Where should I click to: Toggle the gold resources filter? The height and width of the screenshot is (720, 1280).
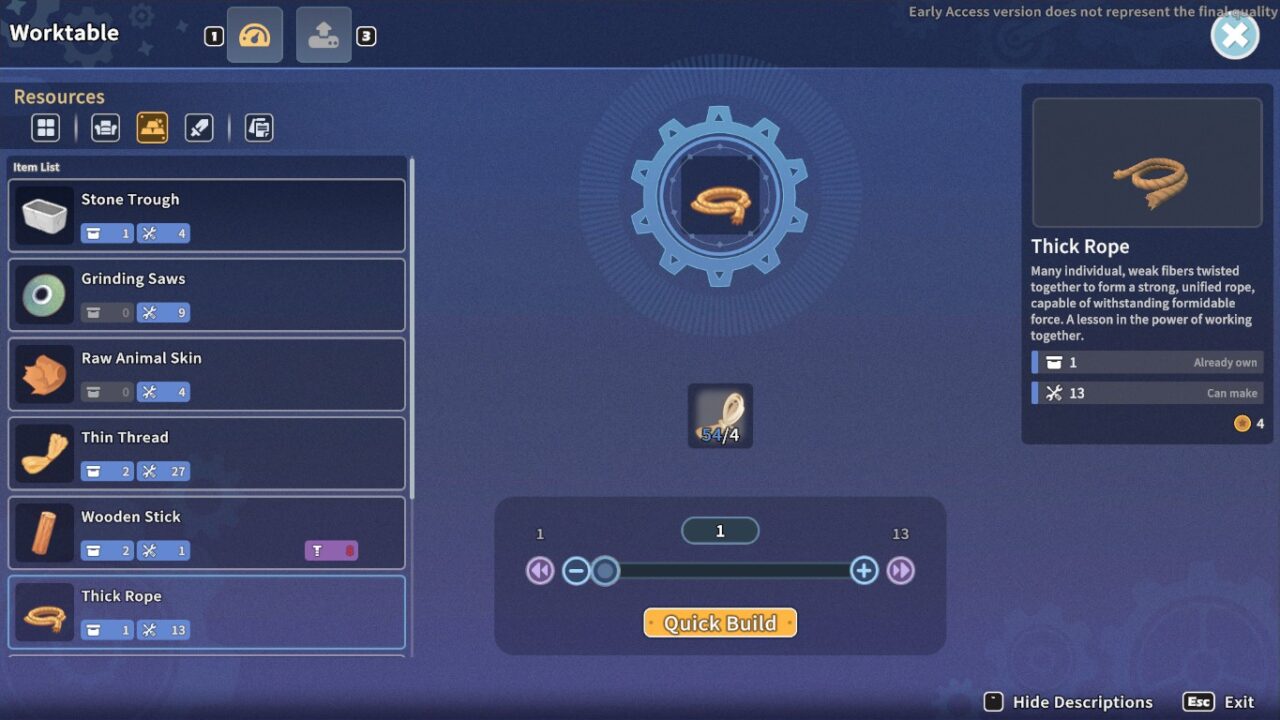click(153, 127)
